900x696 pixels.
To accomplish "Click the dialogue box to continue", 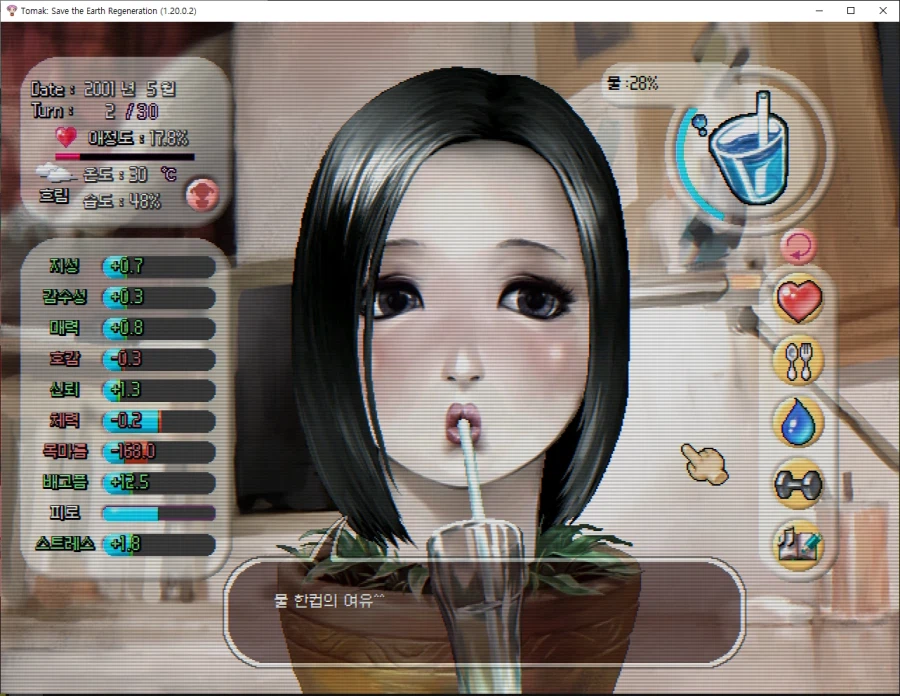I will pyautogui.click(x=483, y=611).
